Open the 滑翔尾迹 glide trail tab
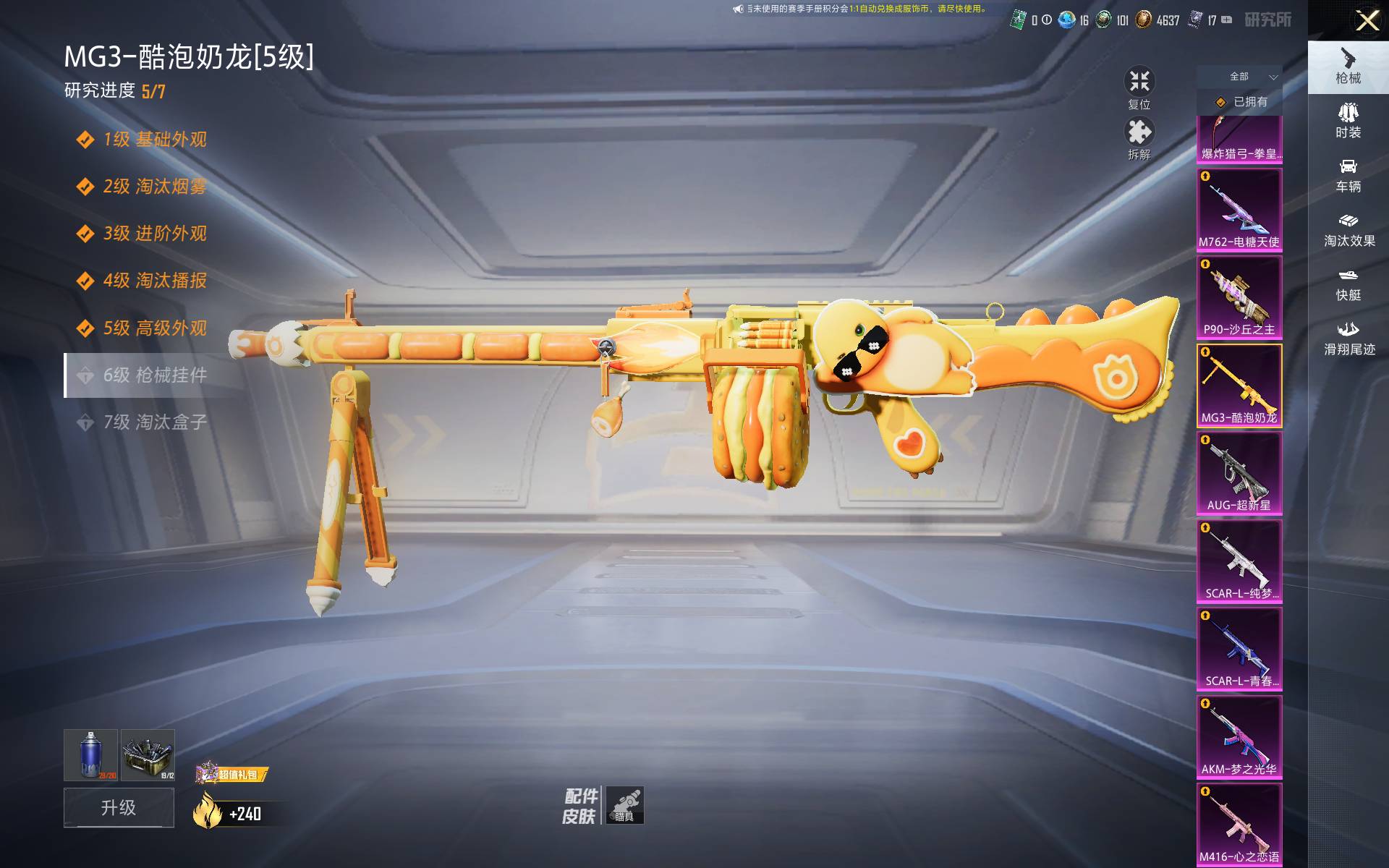The width and height of the screenshot is (1389, 868). coord(1348,339)
